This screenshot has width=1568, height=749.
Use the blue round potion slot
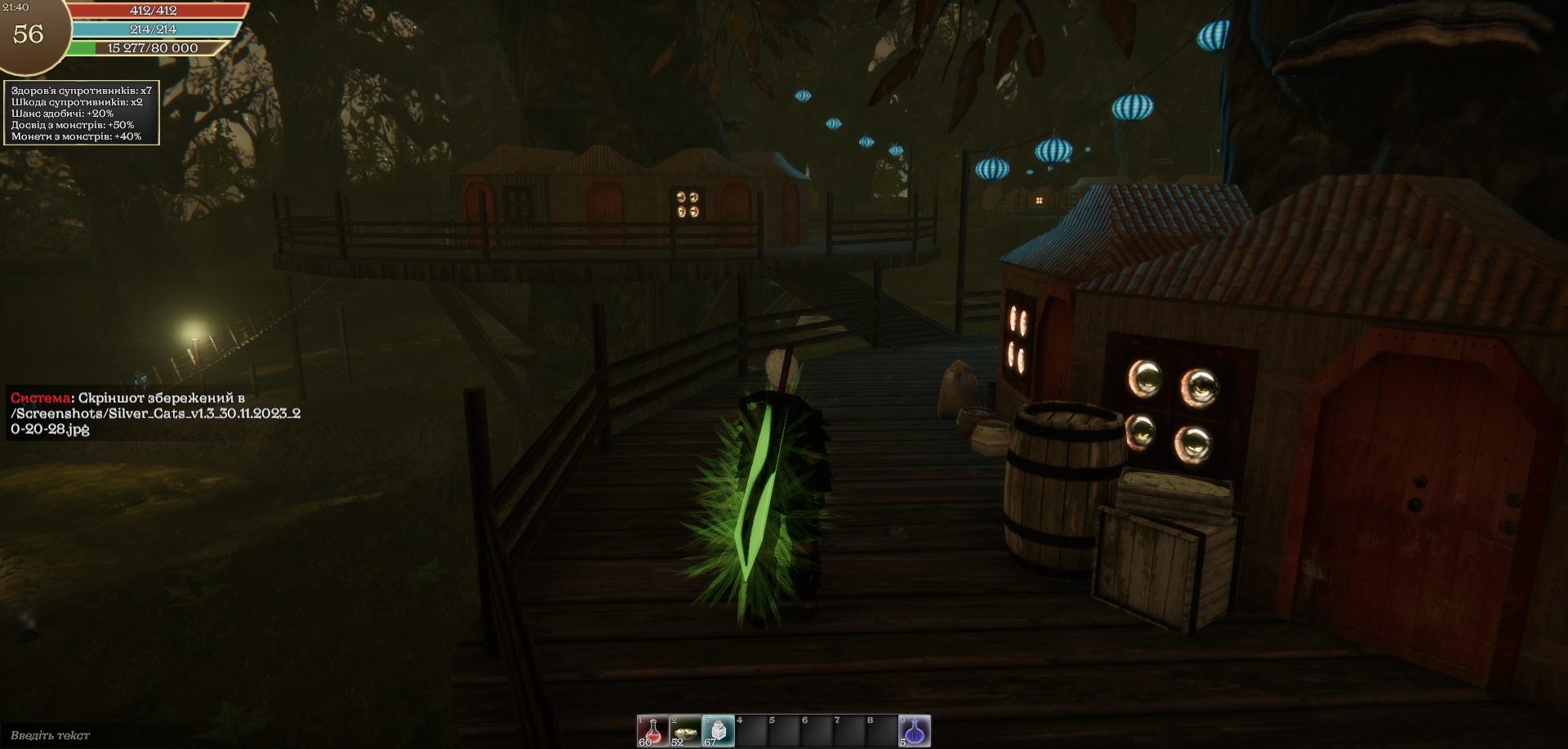(915, 731)
